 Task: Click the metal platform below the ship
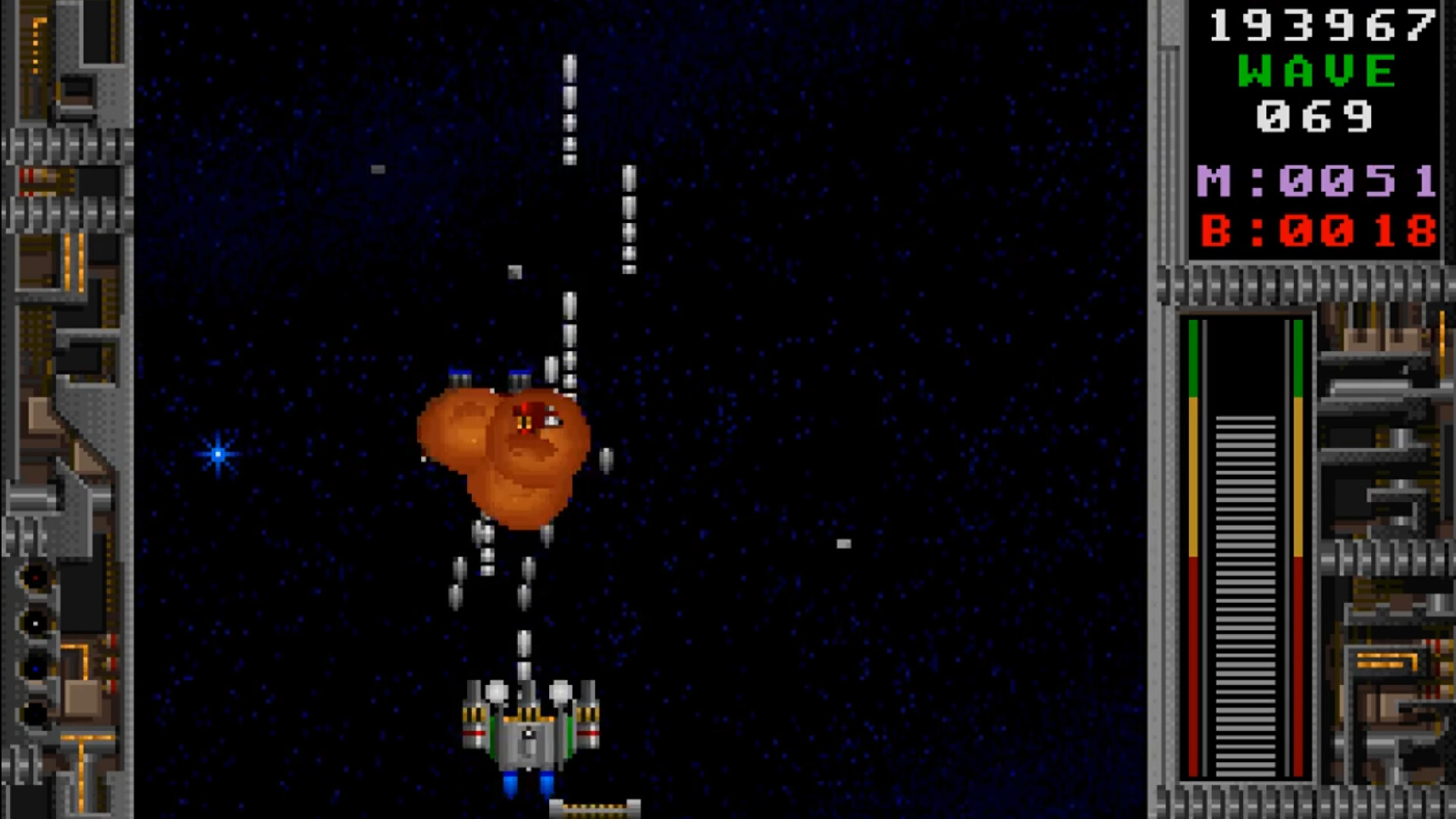click(595, 805)
